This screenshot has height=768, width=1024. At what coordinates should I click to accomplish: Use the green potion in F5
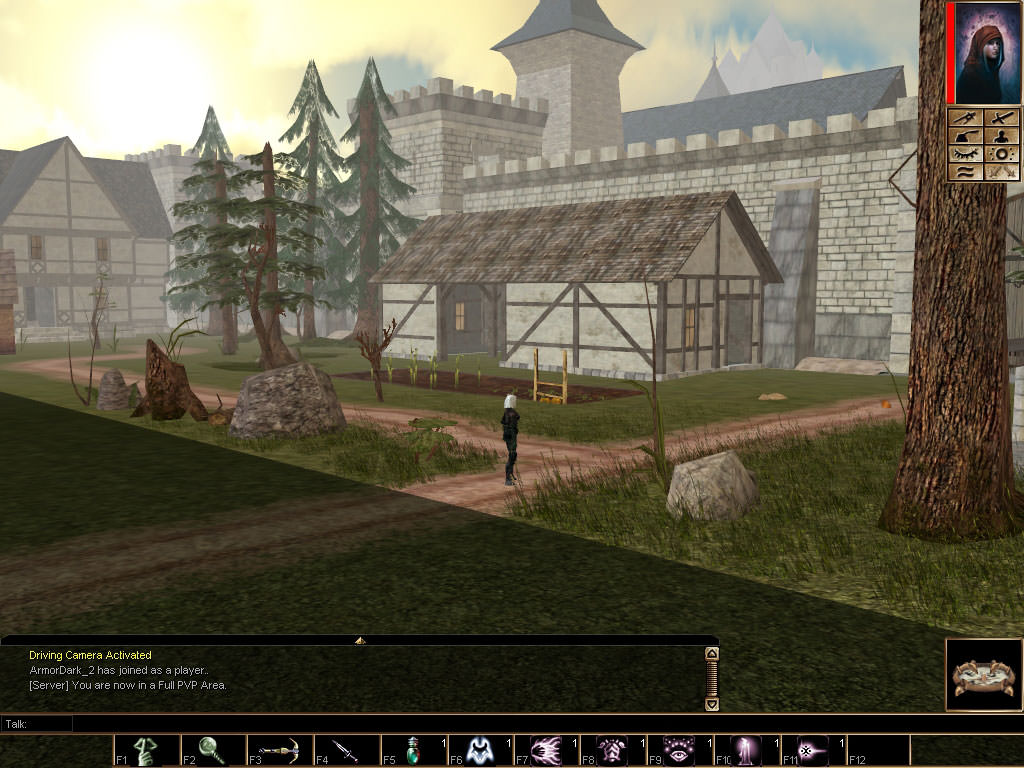pyautogui.click(x=413, y=750)
